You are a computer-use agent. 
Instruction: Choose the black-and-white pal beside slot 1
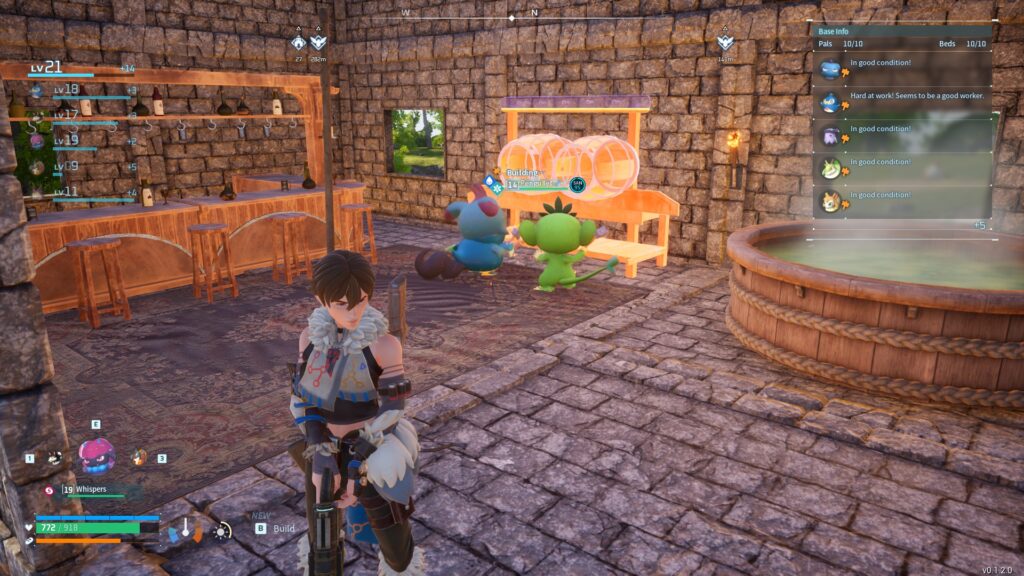coord(54,458)
